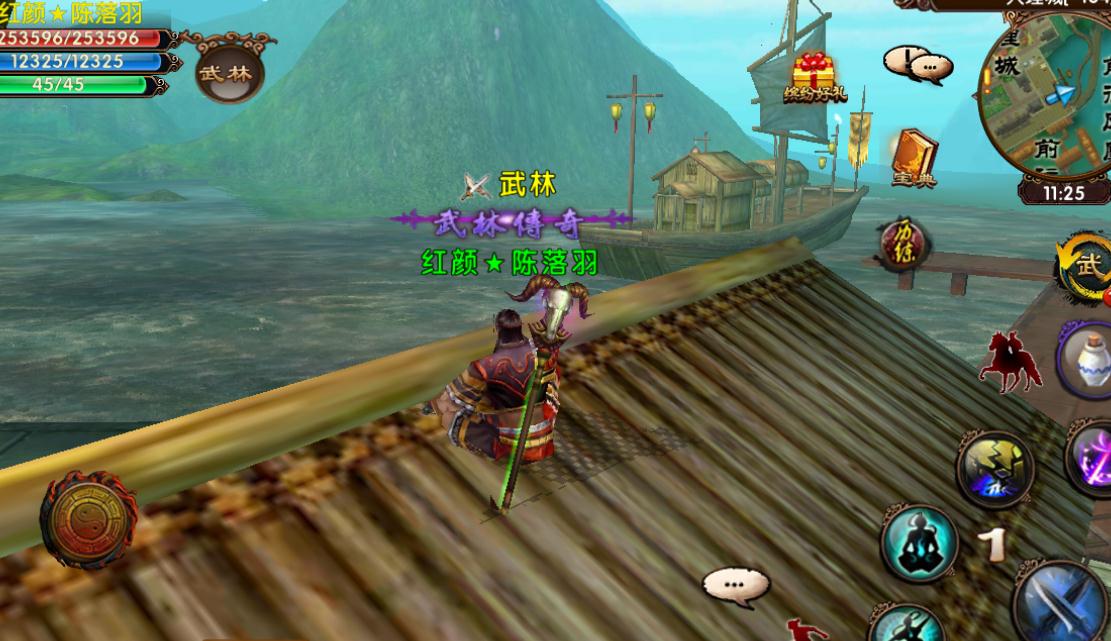
Task: Open the 缤纷好礼 gift box
Action: click(x=814, y=75)
